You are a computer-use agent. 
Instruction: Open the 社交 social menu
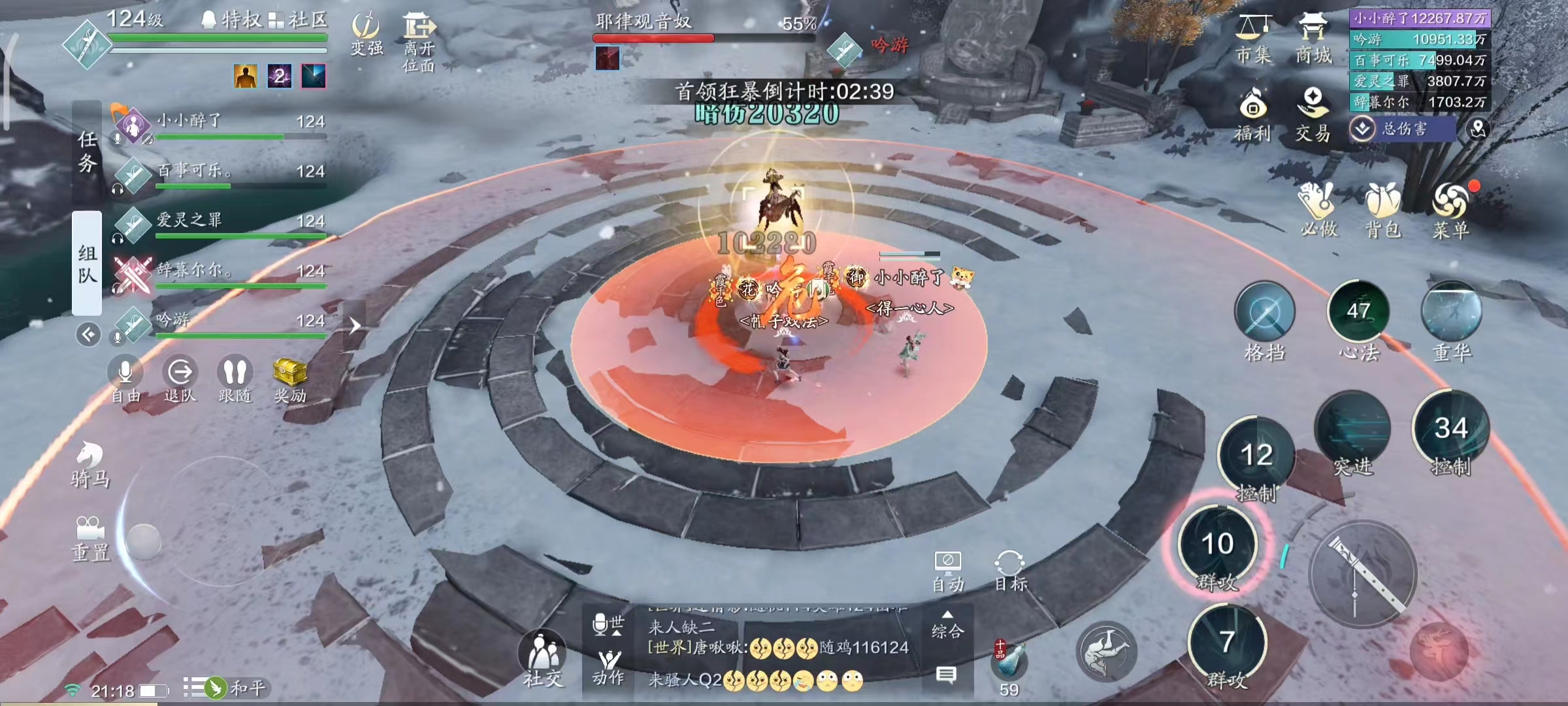click(542, 657)
